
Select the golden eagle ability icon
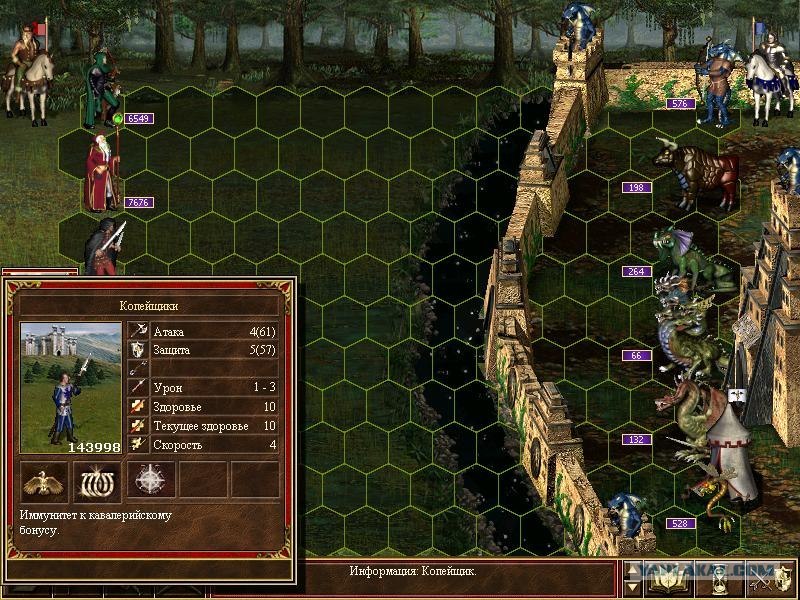pos(45,481)
